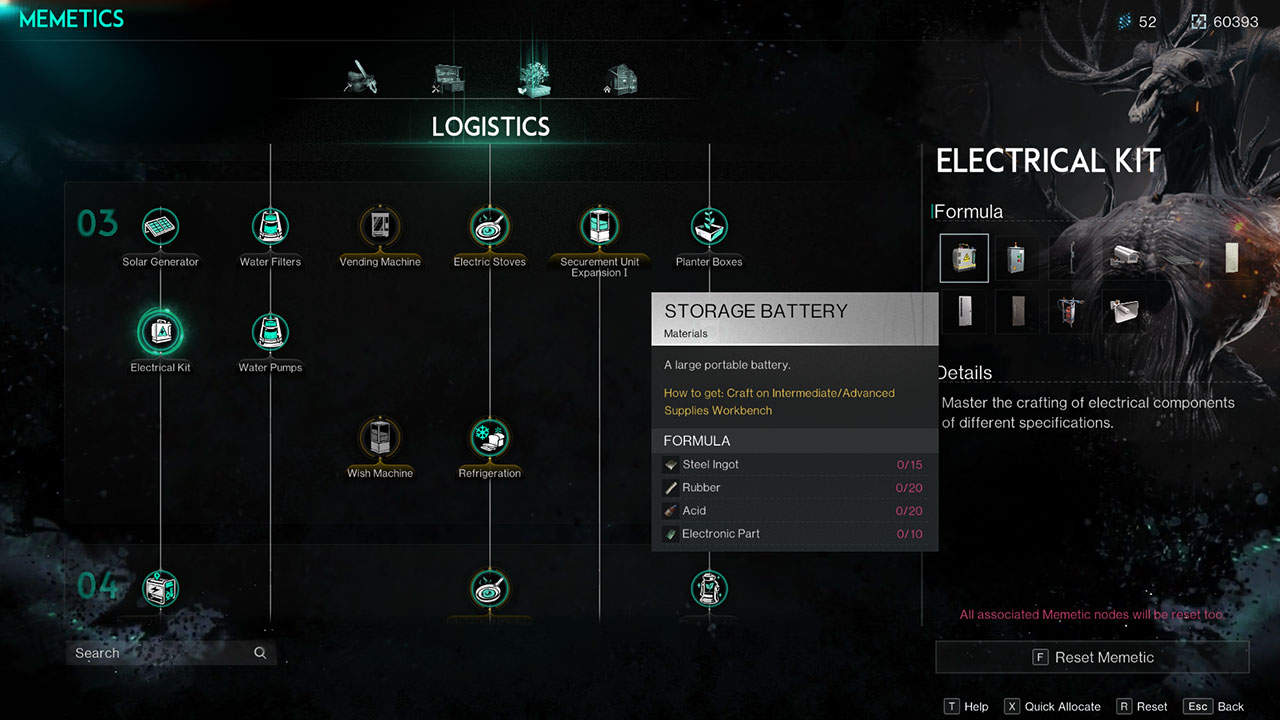Viewport: 1280px width, 720px height.
Task: Choose the Water Filters node
Action: click(270, 228)
